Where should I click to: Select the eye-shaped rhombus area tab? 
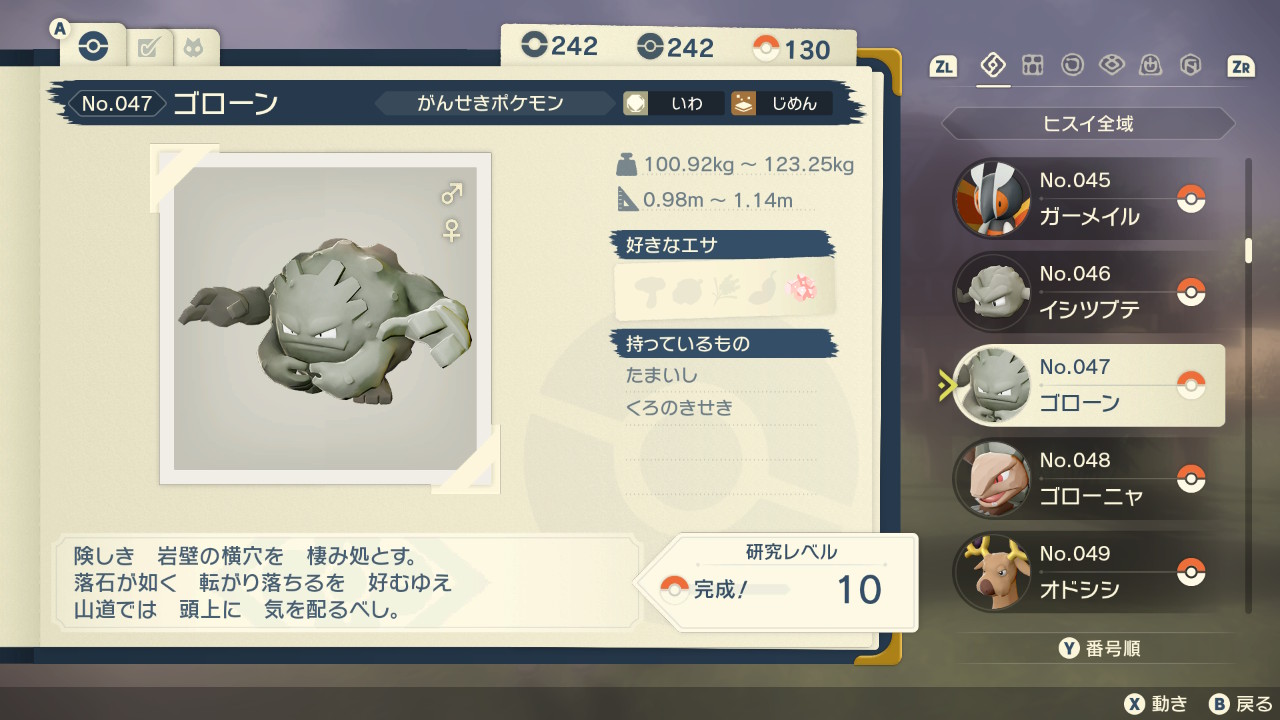pos(1111,66)
